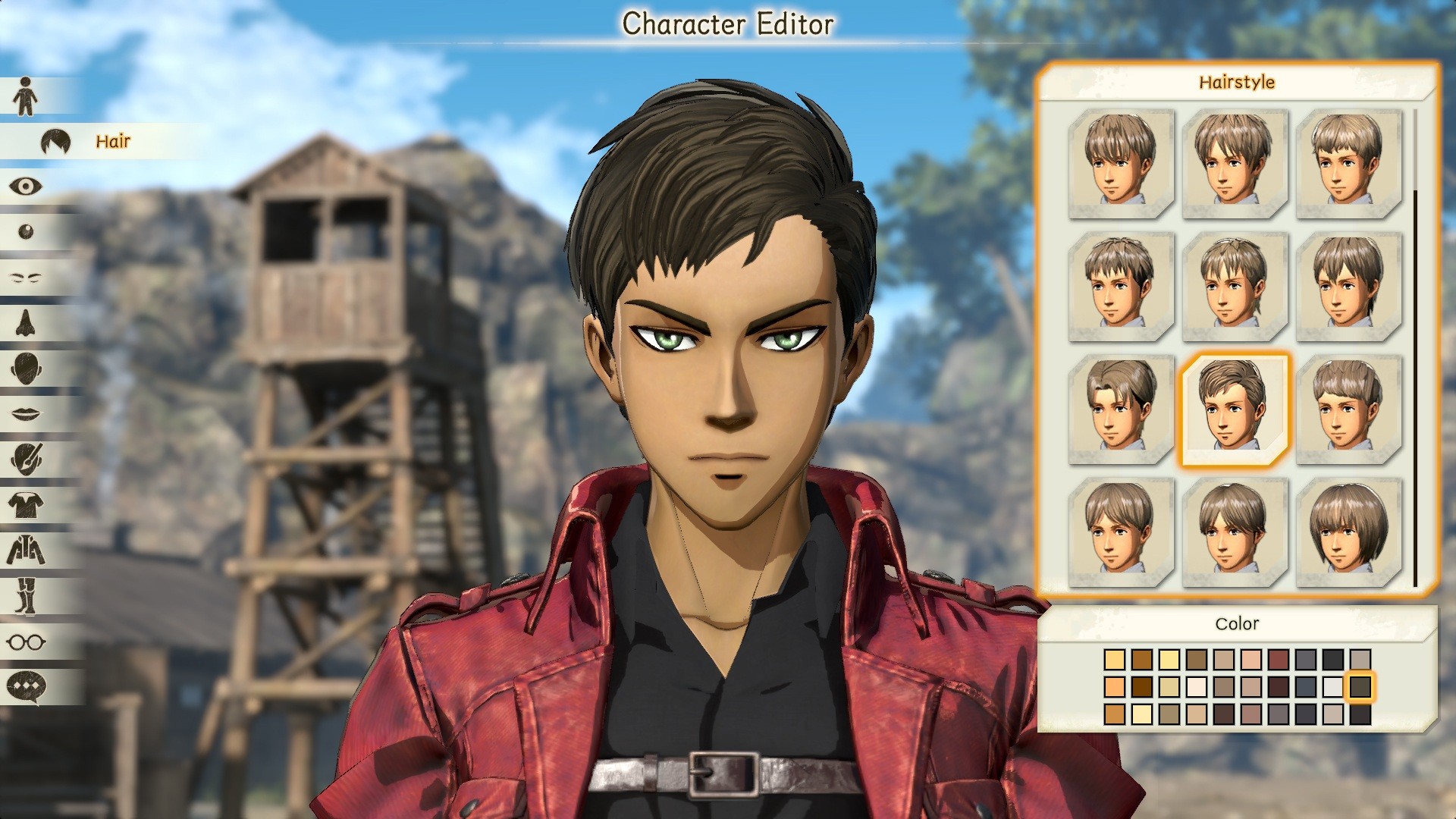Open the glasses accessory icon
1456x819 pixels.
point(25,641)
